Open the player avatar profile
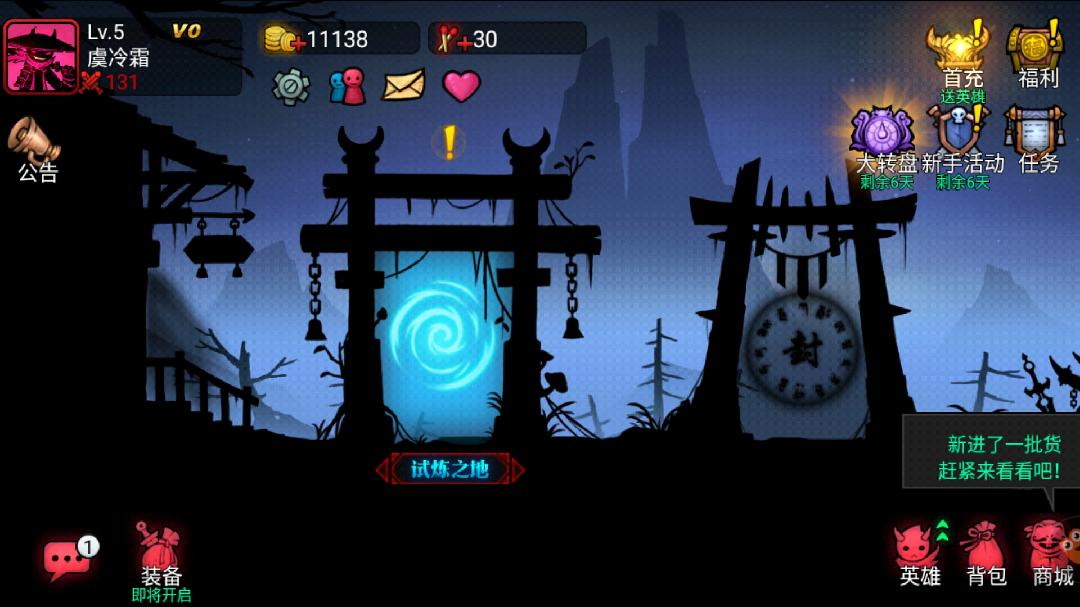Viewport: 1080px width, 607px height. (x=42, y=57)
